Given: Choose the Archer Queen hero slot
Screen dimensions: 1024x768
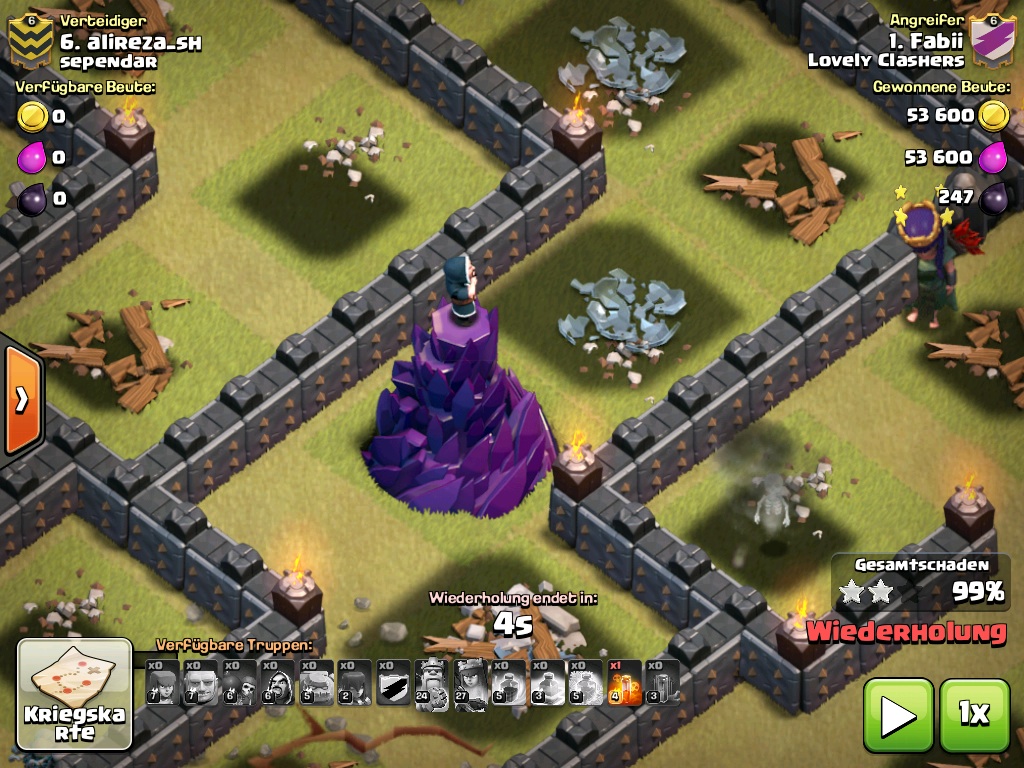Looking at the screenshot, I should point(470,683).
